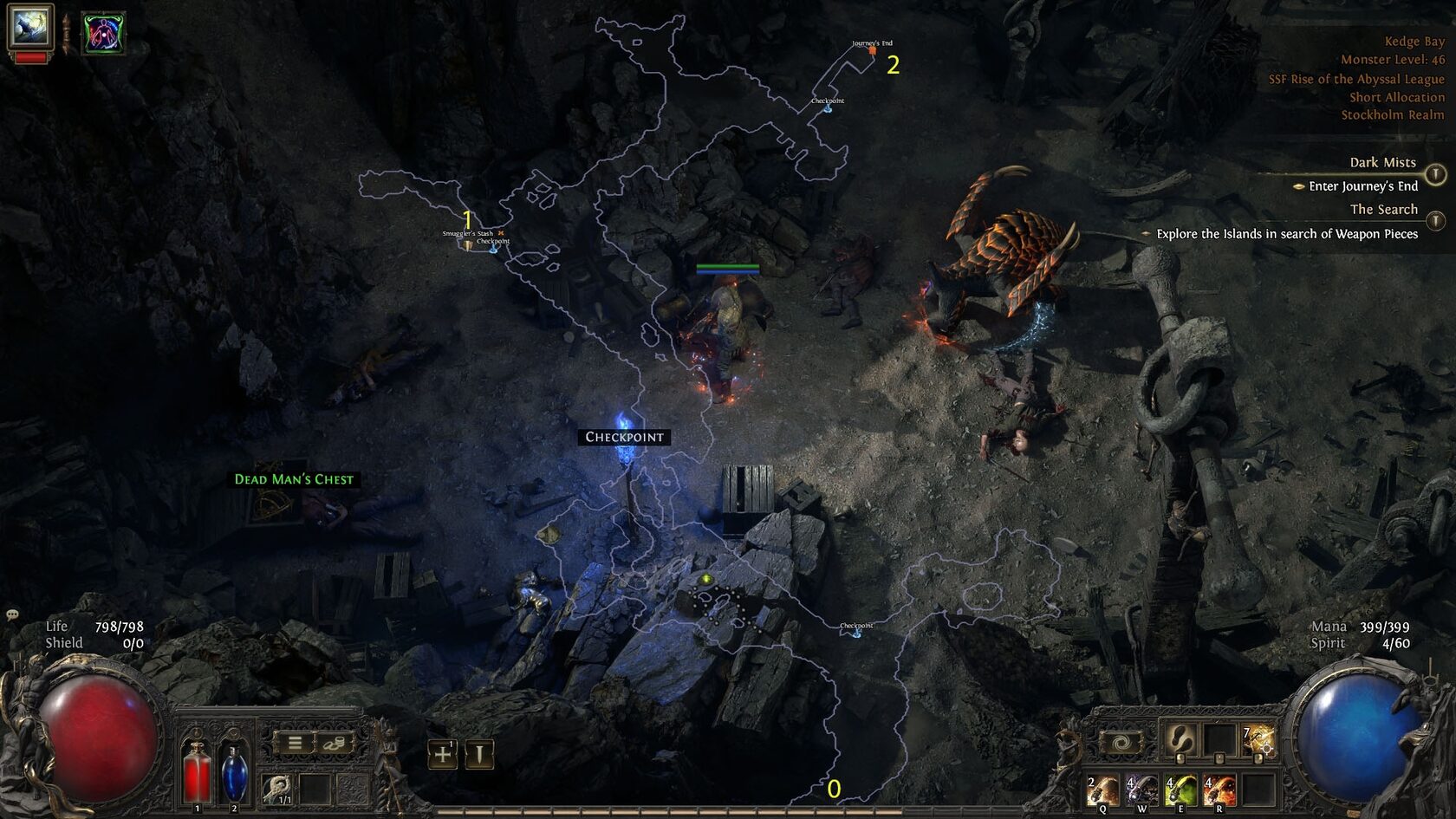Collapse the Explore the Islands objective marker
Screen dimensions: 1456x819
click(1147, 232)
